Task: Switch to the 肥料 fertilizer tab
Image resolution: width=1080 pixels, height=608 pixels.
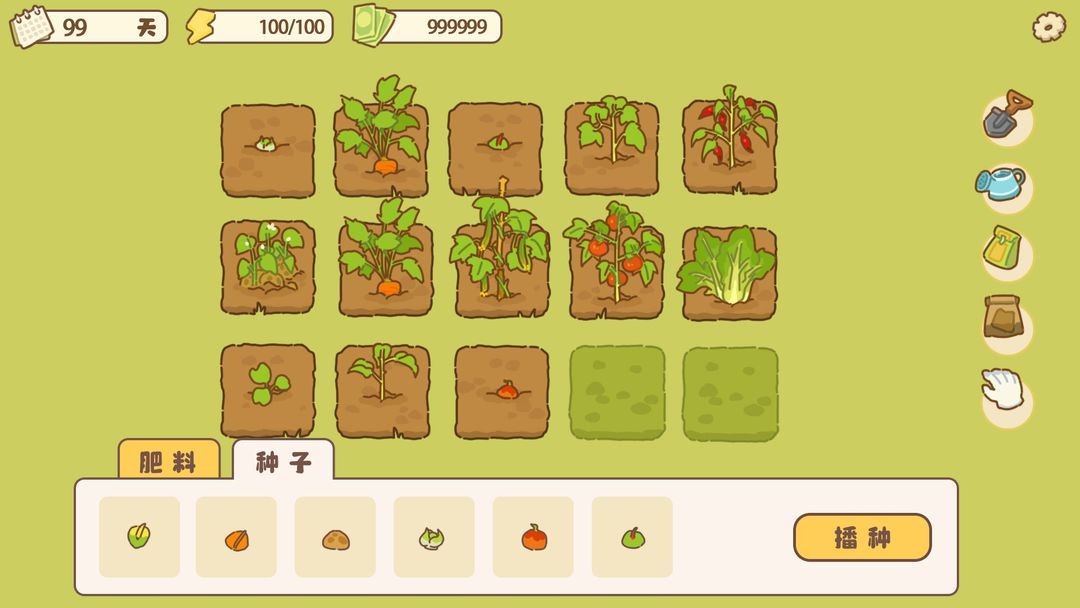Action: tap(168, 462)
